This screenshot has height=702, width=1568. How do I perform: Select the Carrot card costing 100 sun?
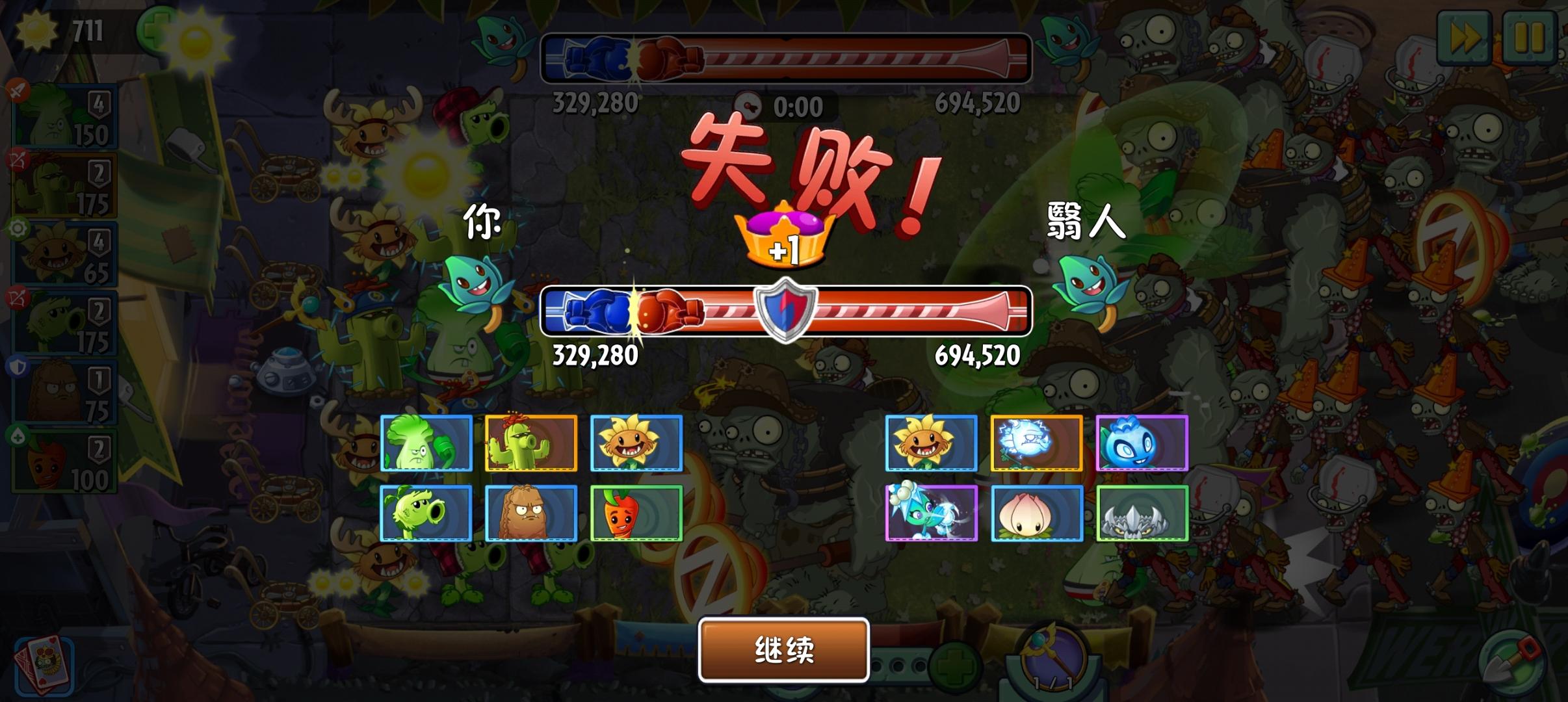[x=65, y=458]
